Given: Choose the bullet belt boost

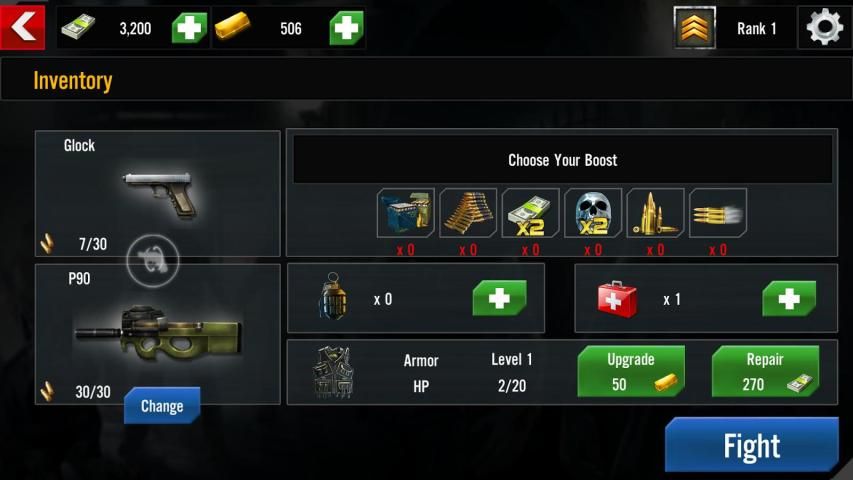Looking at the screenshot, I should 468,213.
